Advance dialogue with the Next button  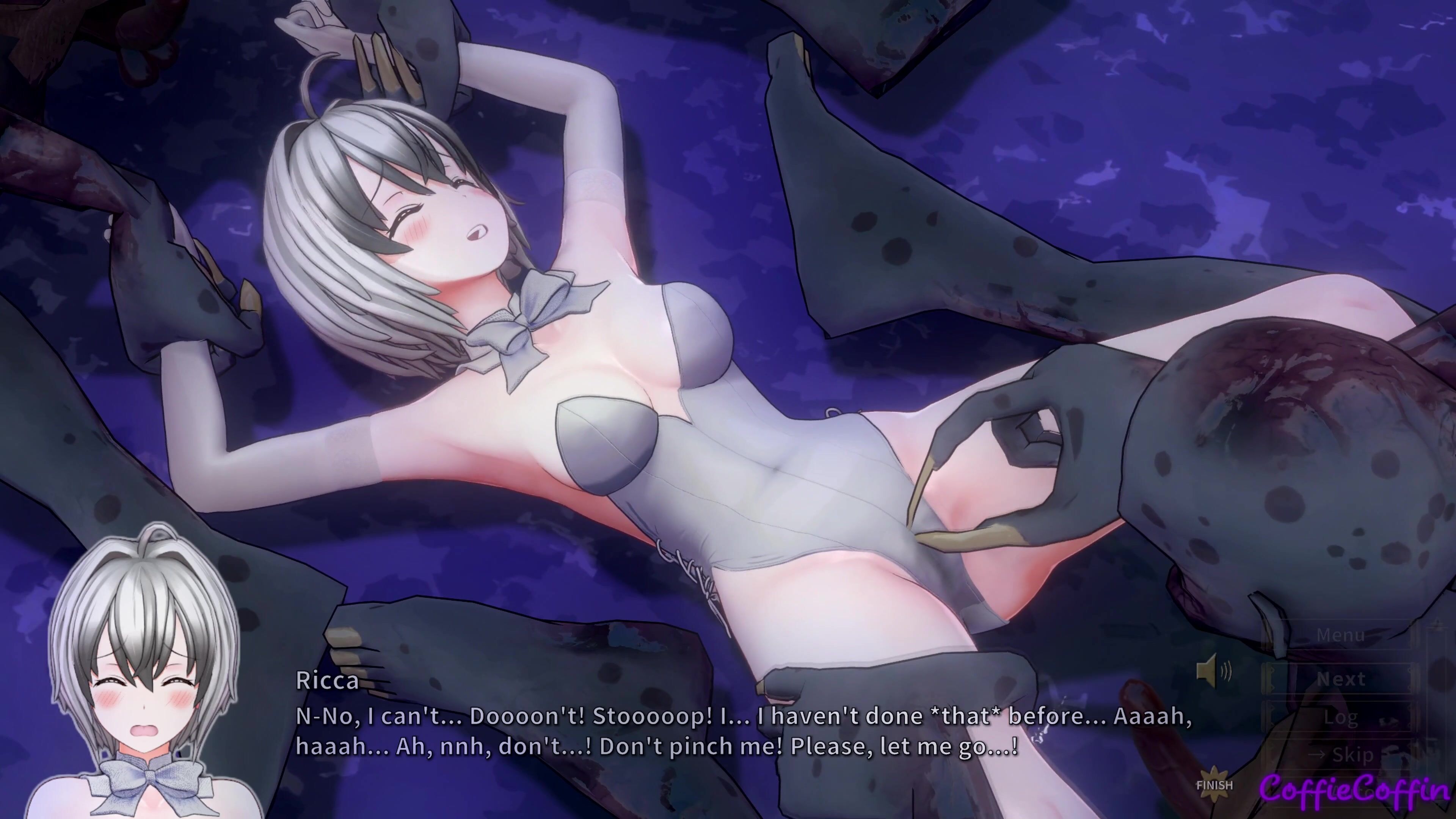(x=1340, y=679)
